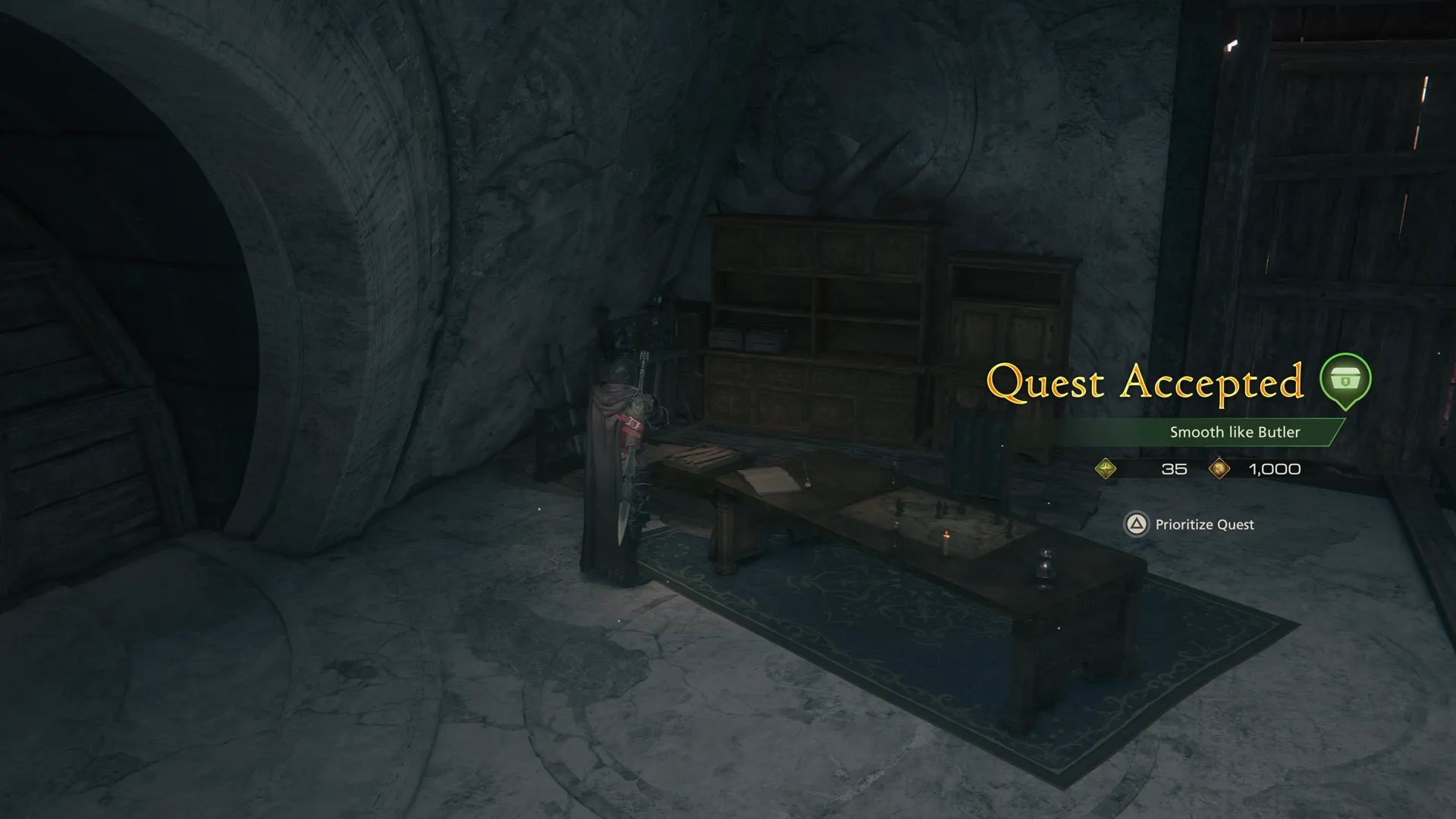Select the green experience points diamond icon
The width and height of the screenshot is (1456, 819).
(x=1106, y=469)
